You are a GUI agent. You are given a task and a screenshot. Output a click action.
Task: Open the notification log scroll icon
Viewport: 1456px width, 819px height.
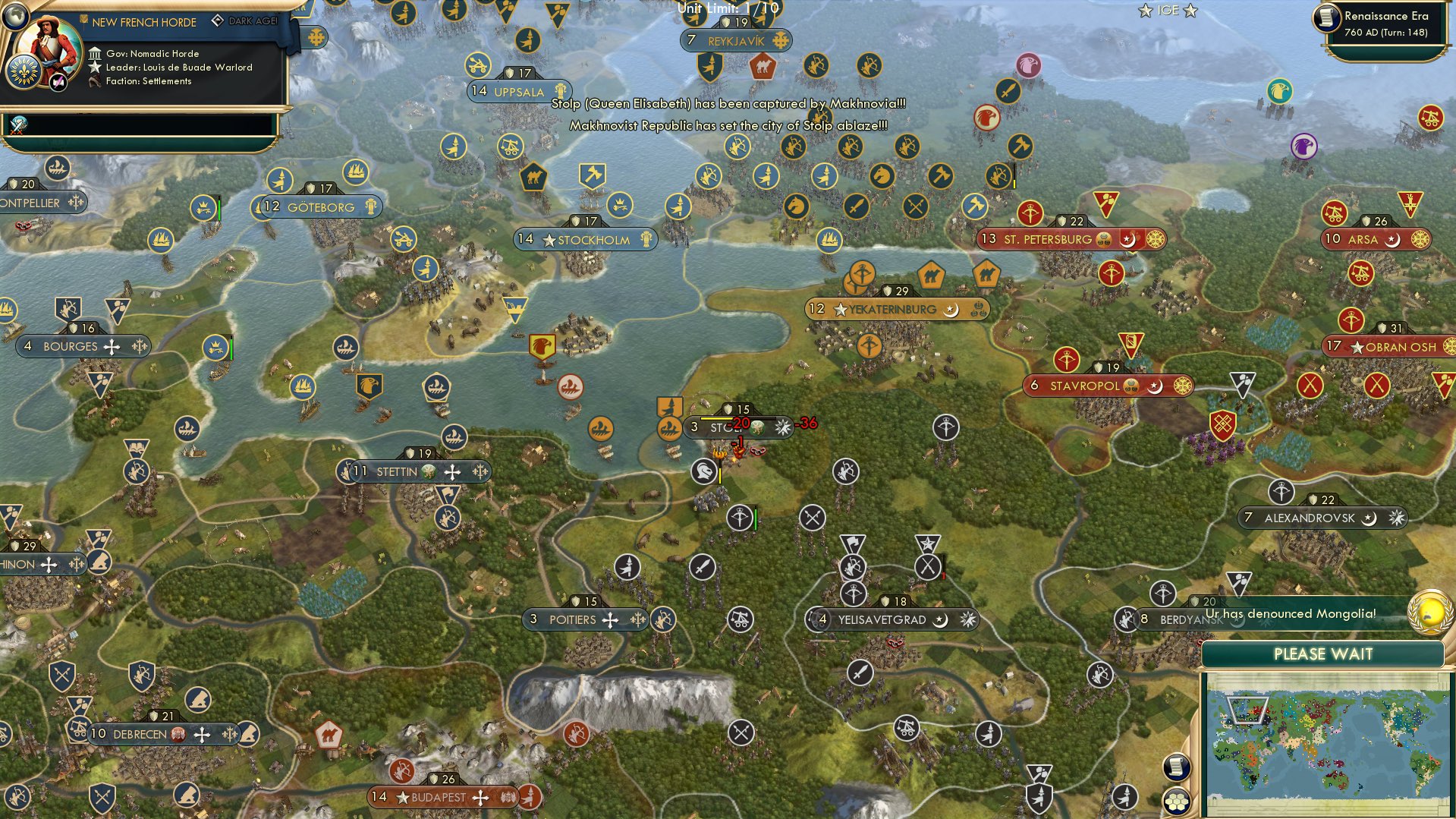coord(1176,767)
